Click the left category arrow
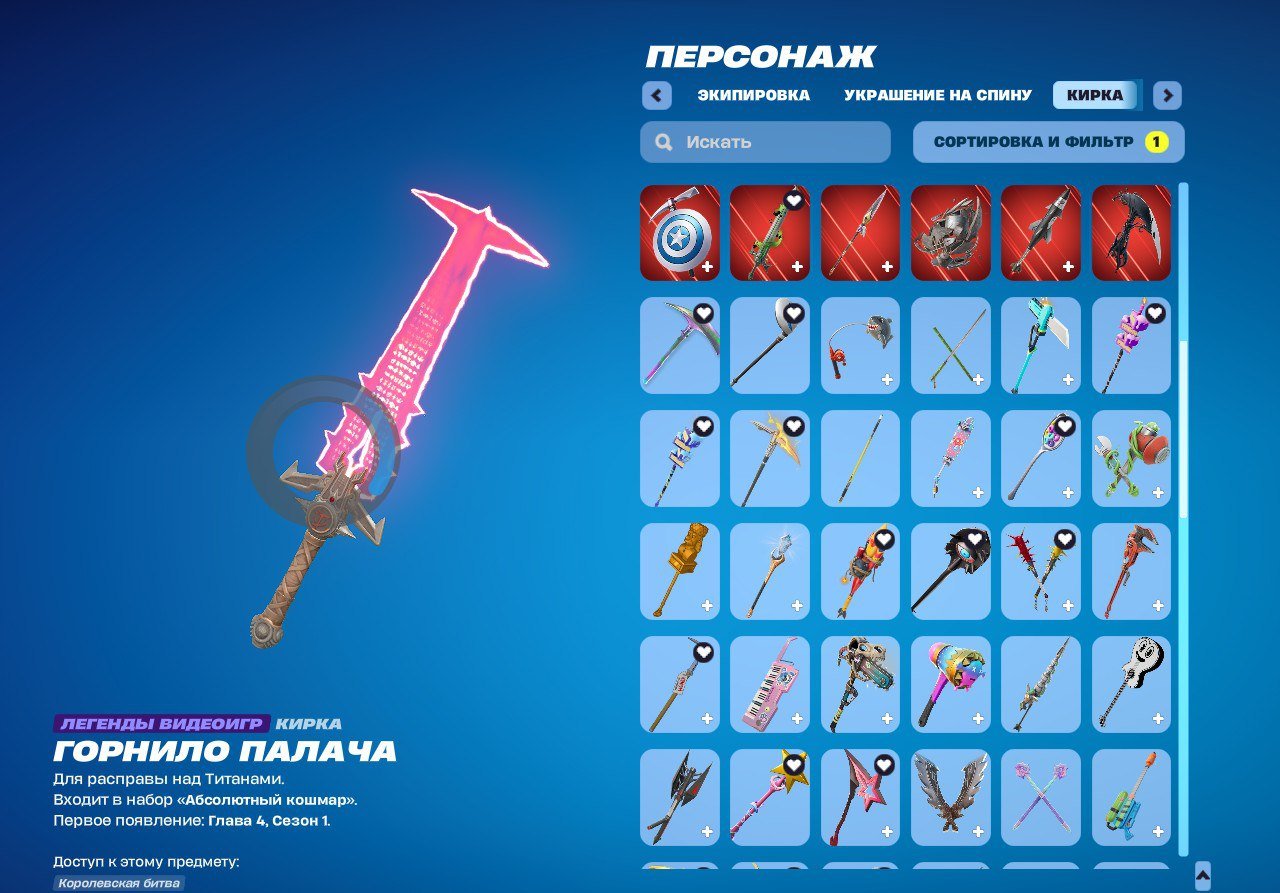 click(x=656, y=95)
